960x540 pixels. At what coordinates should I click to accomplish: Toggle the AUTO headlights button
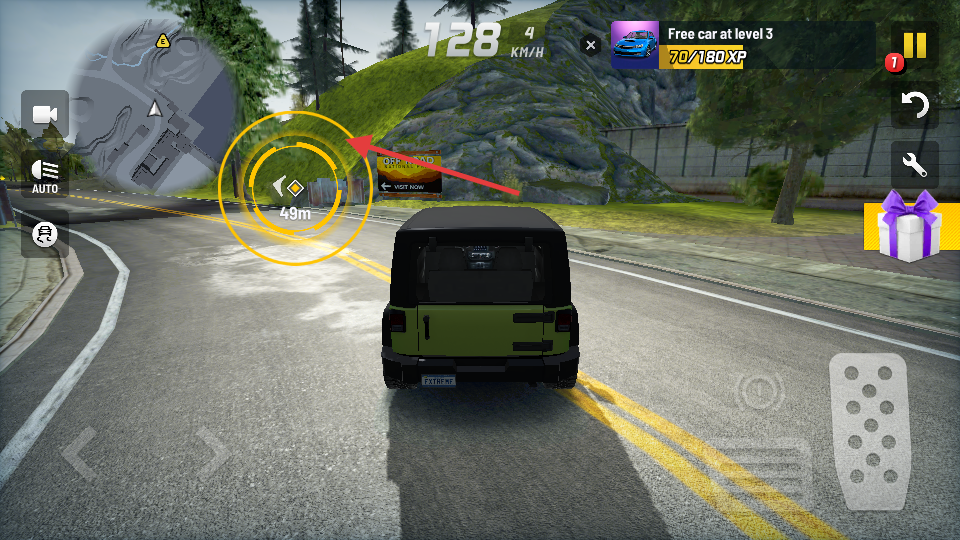coord(45,175)
